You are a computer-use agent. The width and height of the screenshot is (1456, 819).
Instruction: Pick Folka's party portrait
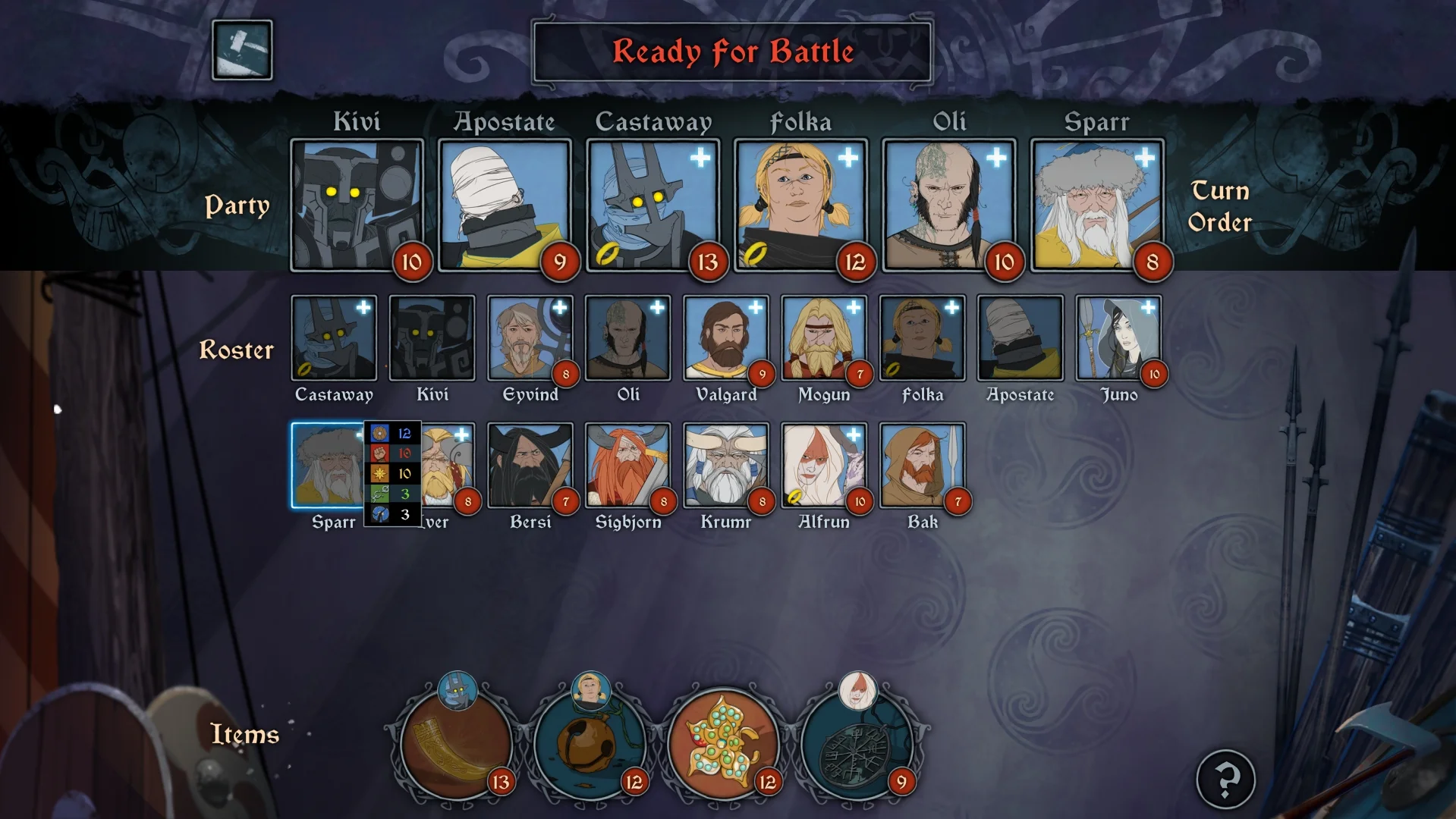[x=800, y=205]
